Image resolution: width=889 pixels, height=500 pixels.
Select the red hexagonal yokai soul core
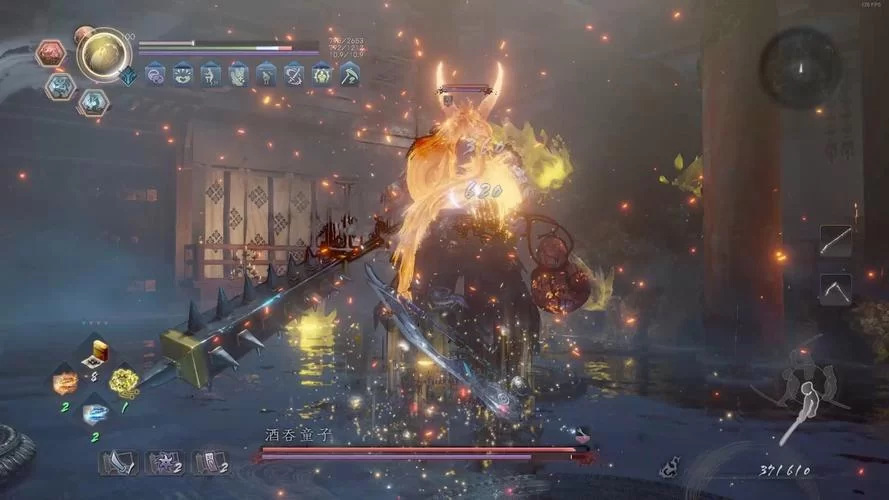[50, 53]
